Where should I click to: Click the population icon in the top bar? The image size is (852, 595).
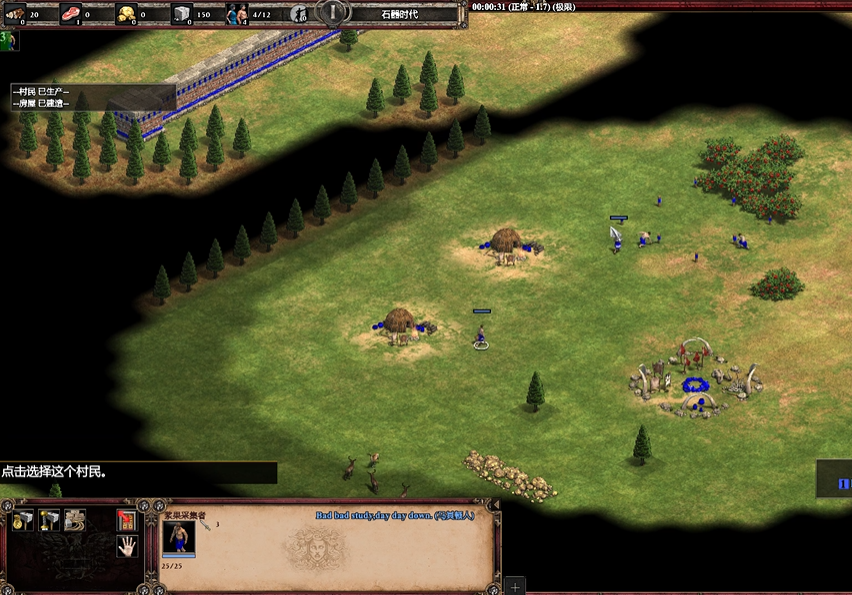237,14
